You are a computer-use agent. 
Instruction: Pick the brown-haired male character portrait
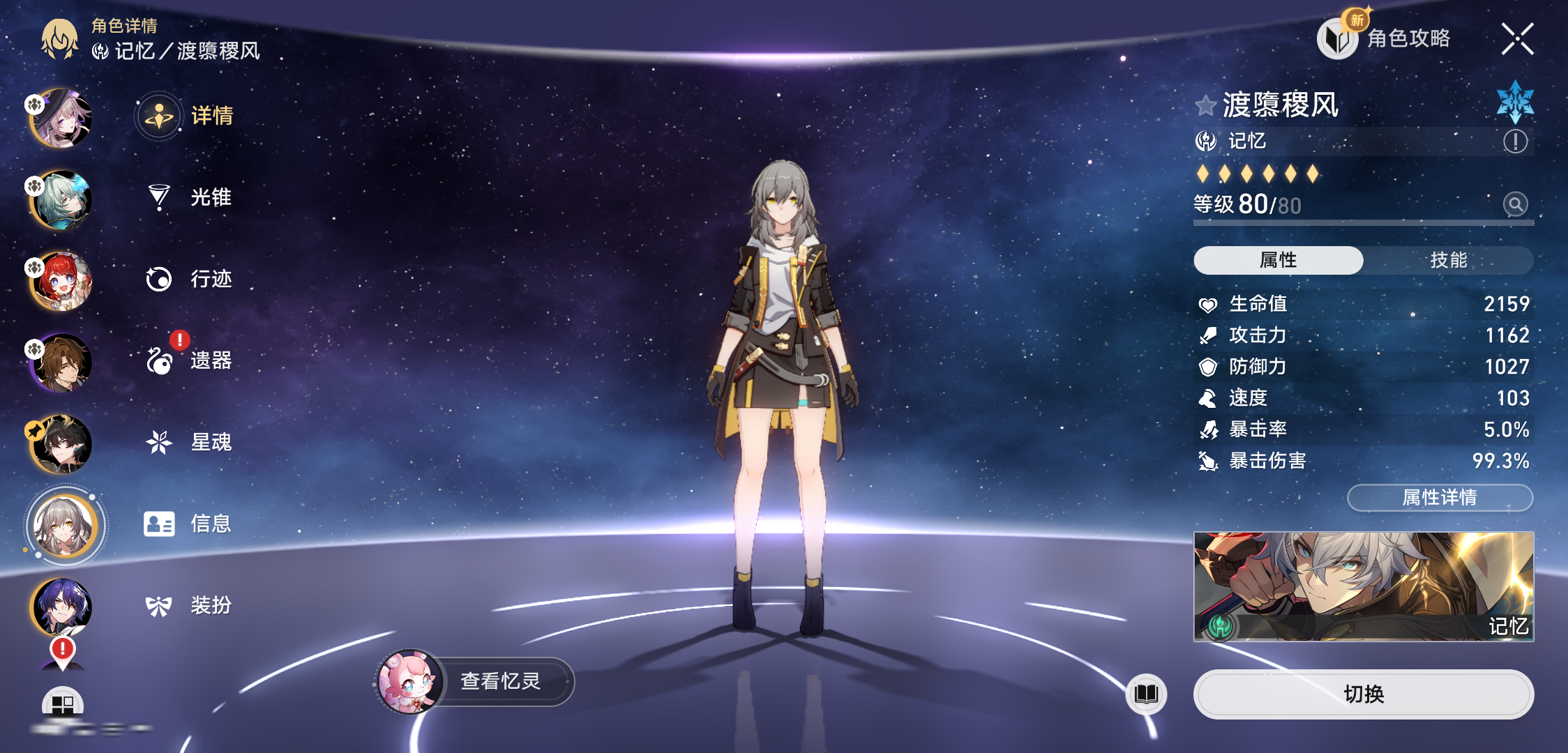[x=61, y=363]
